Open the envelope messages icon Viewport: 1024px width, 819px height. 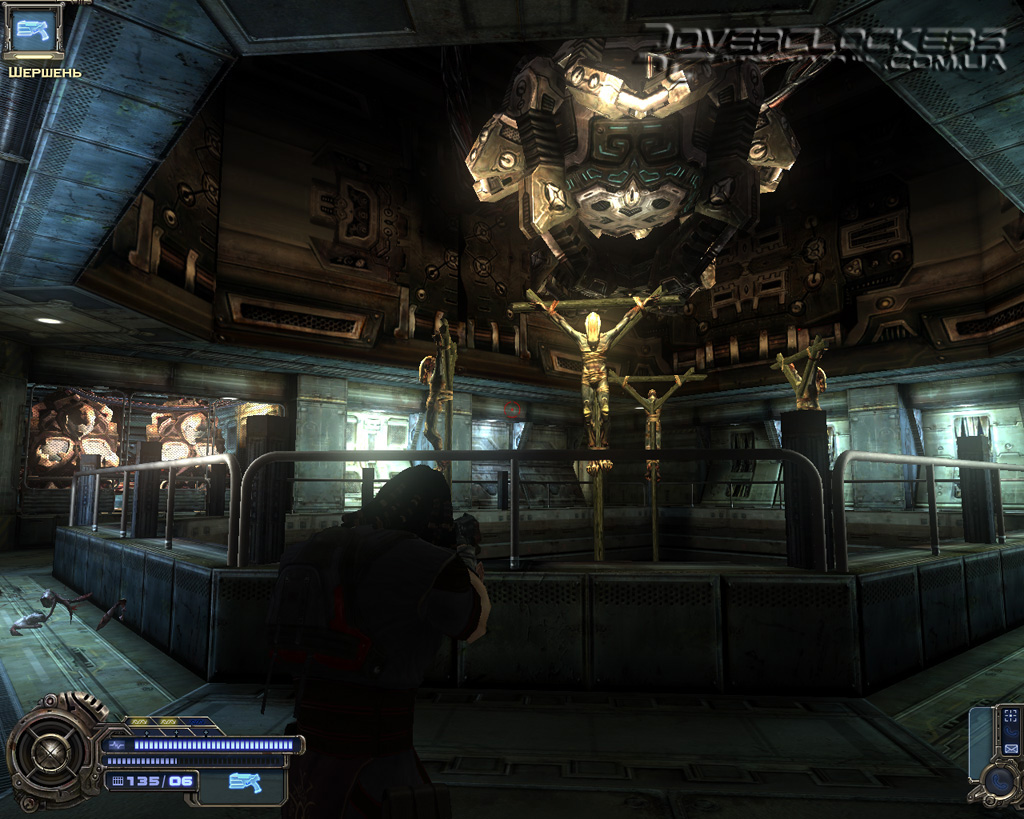point(1011,749)
